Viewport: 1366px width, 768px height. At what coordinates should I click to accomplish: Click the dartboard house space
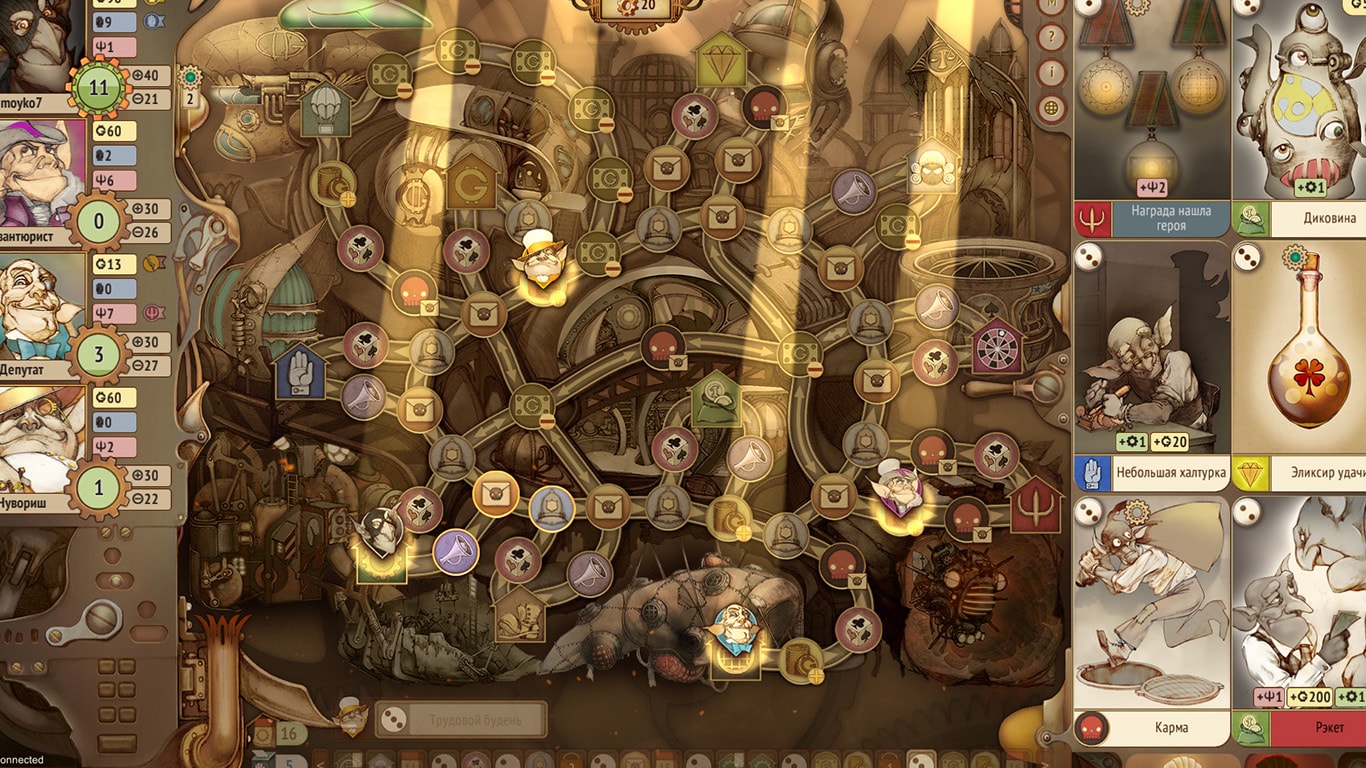[x=997, y=346]
